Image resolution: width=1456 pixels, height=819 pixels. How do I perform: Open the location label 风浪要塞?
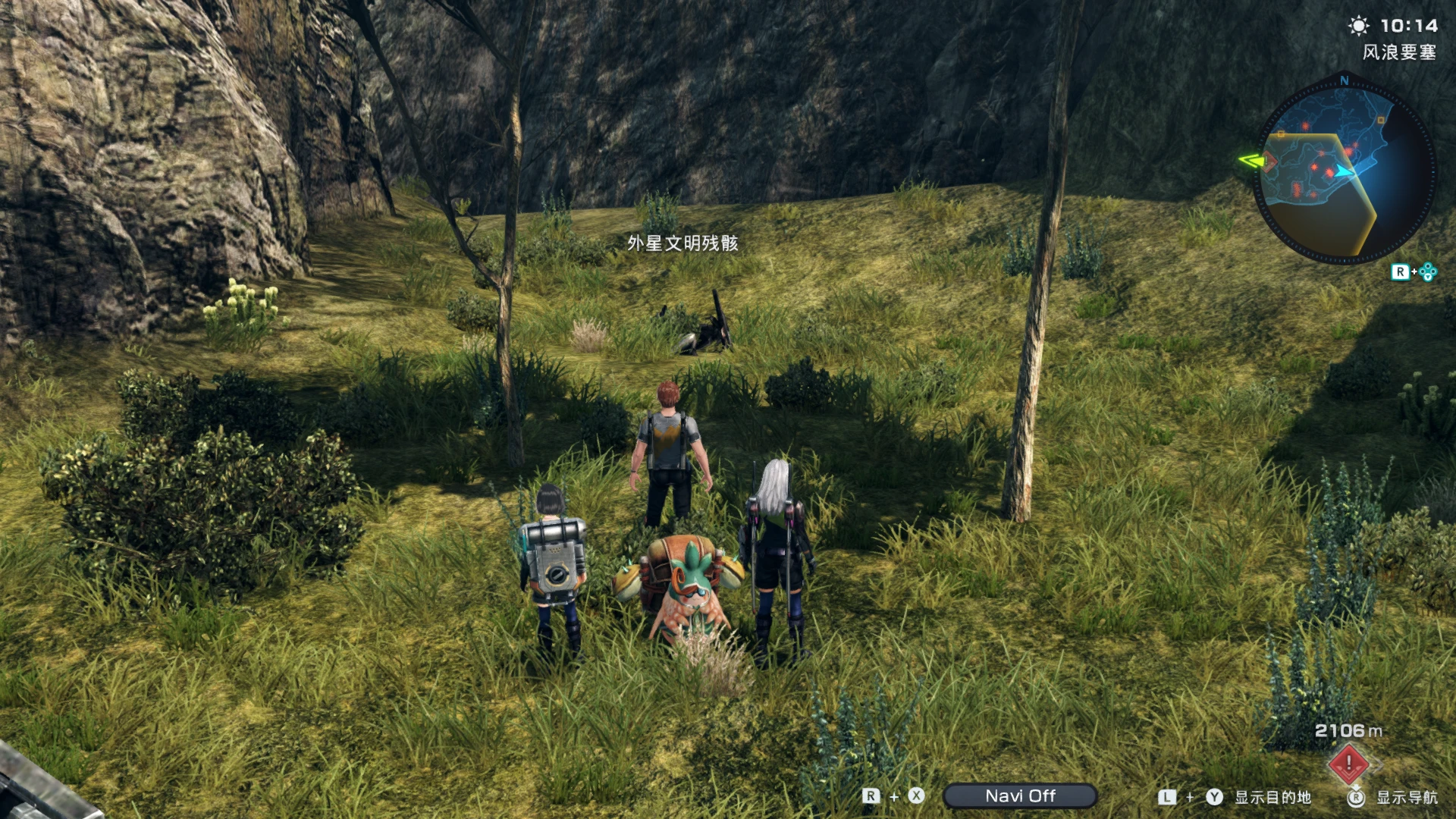point(1399,52)
